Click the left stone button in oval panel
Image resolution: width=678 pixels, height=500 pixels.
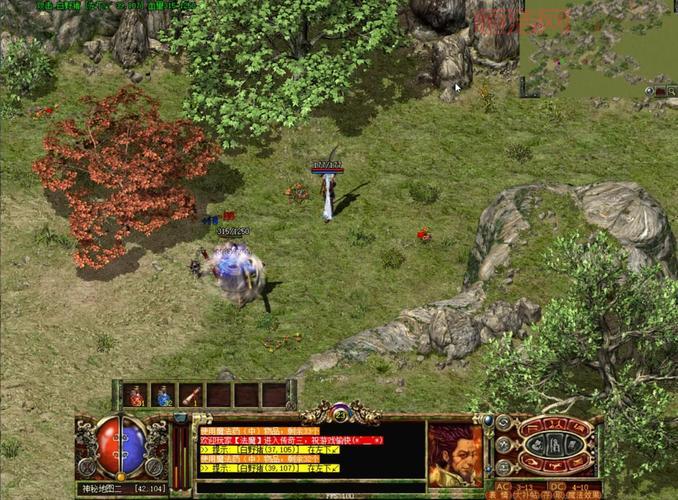pyautogui.click(x=536, y=444)
